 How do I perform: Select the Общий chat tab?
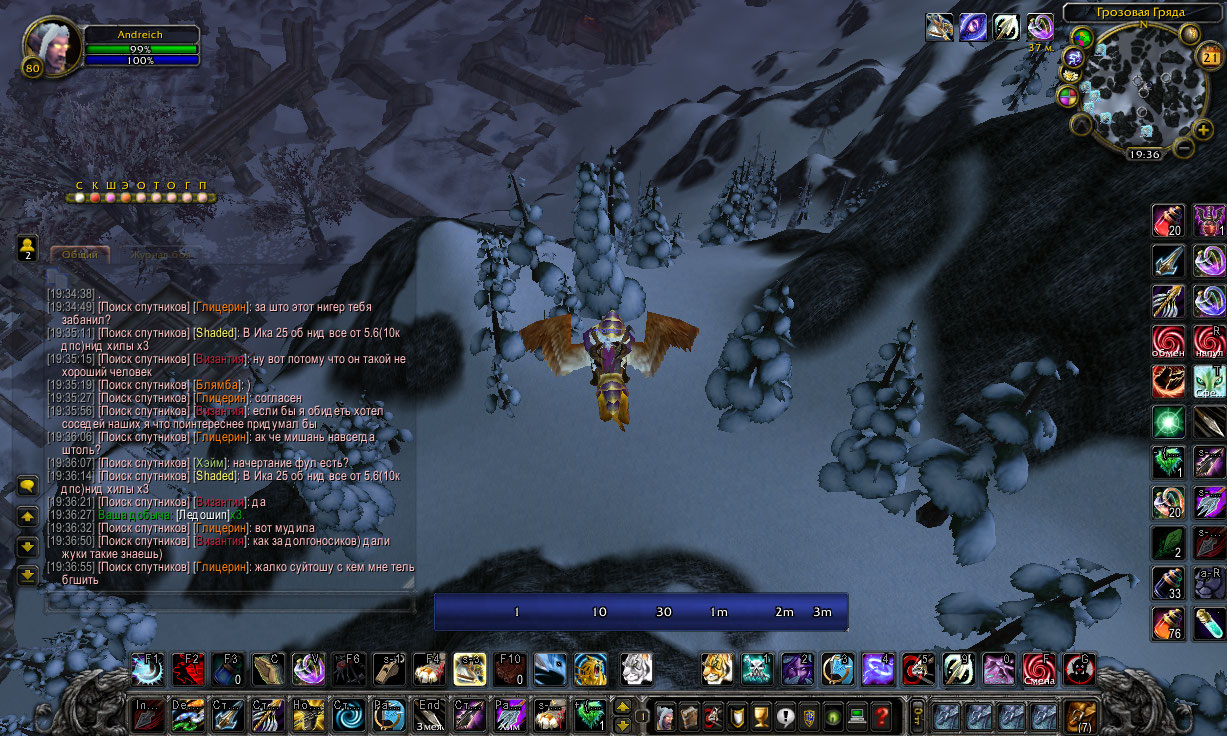[x=80, y=254]
